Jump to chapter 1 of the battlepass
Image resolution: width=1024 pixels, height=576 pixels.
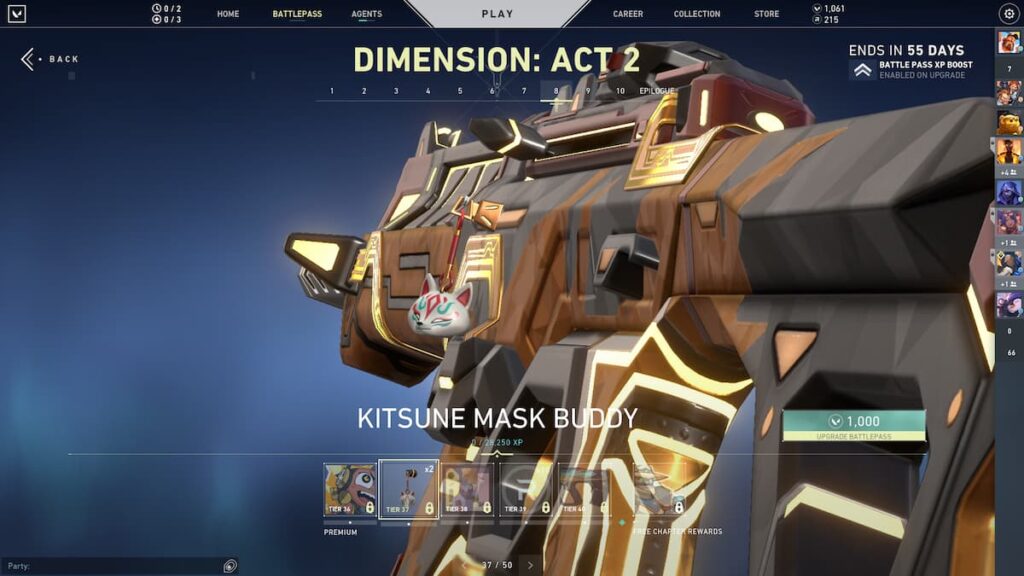coord(332,91)
